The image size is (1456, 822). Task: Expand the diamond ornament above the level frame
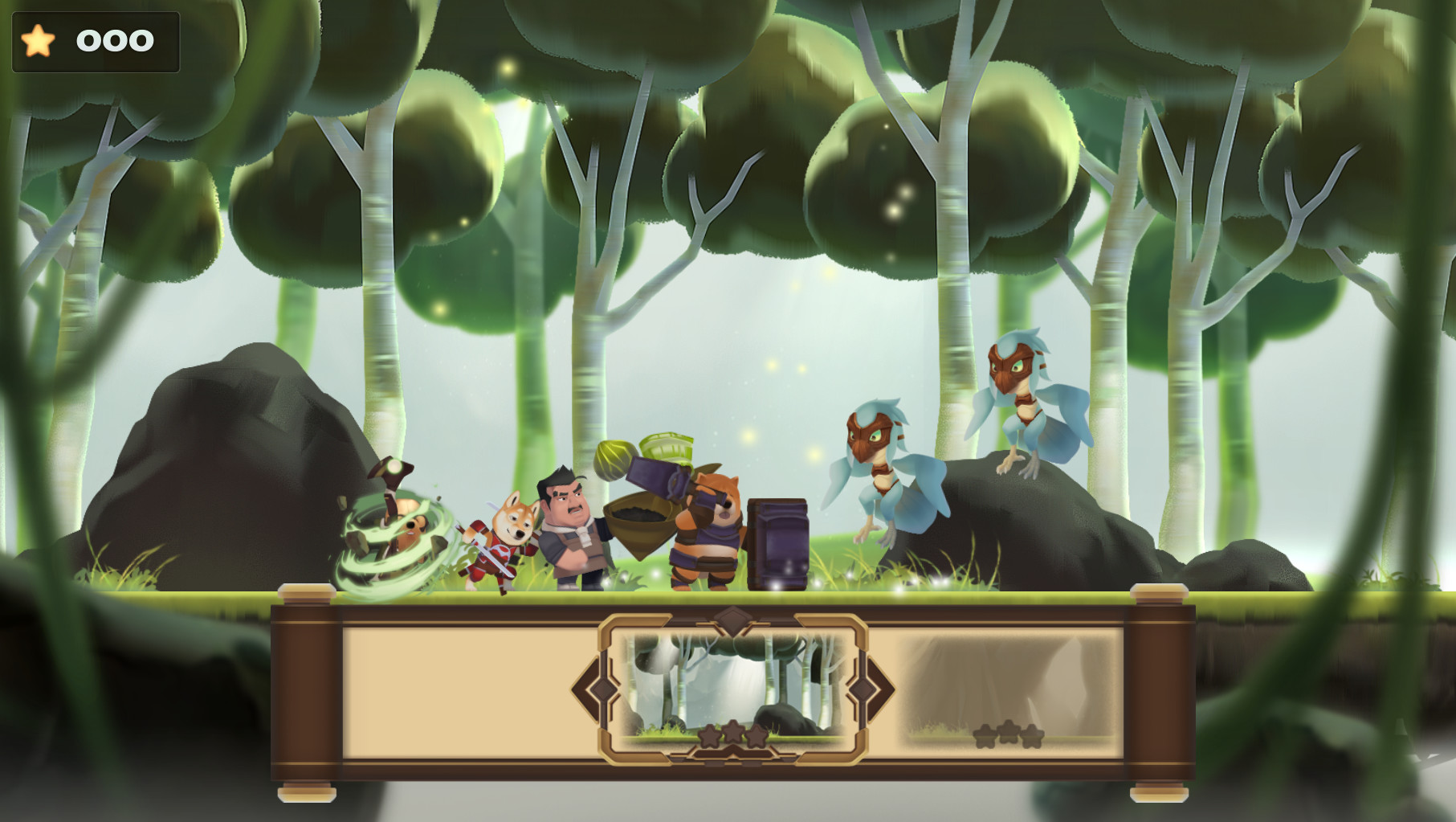pyautogui.click(x=732, y=621)
